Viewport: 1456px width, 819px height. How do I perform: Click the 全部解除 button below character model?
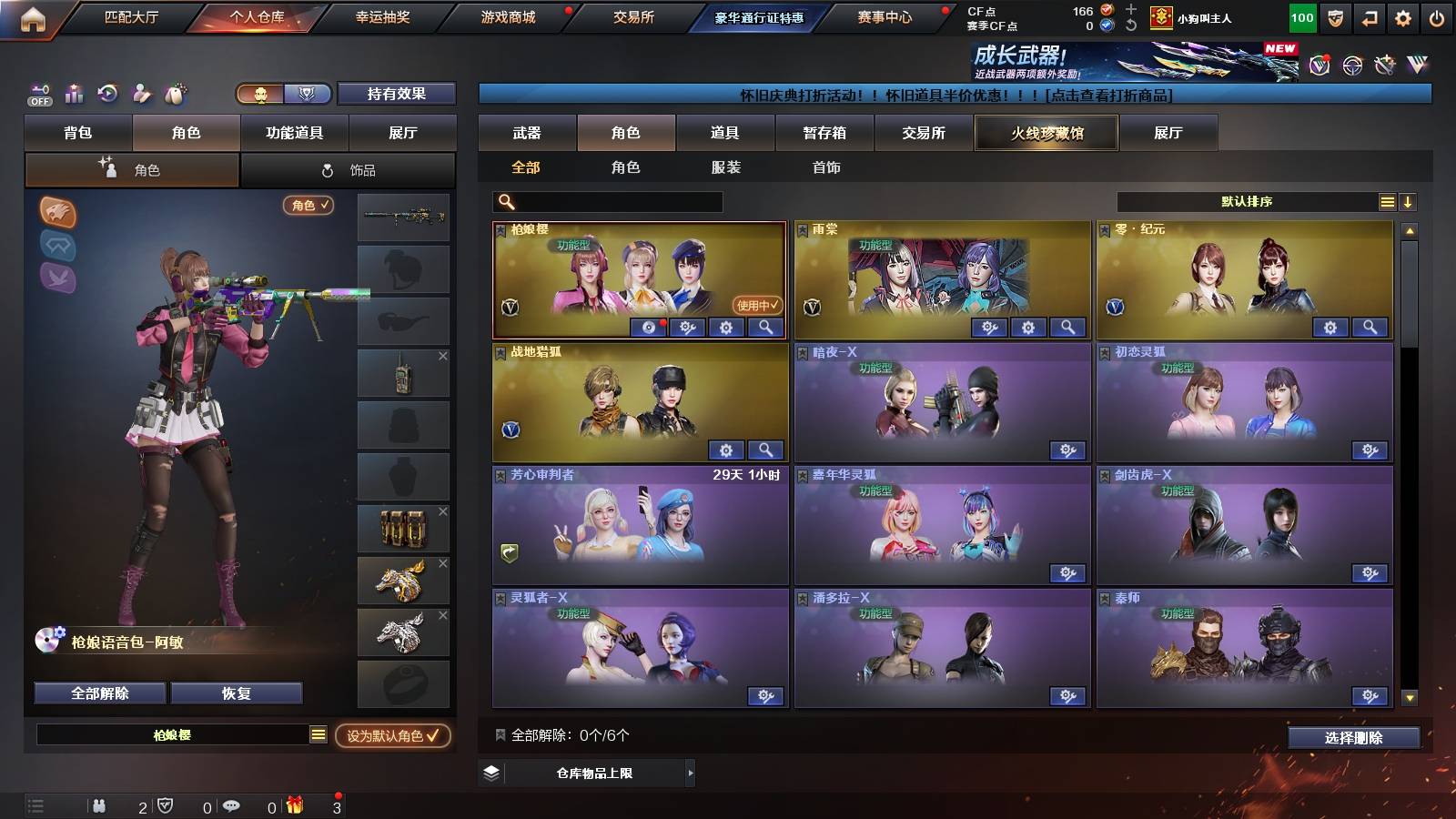(98, 693)
